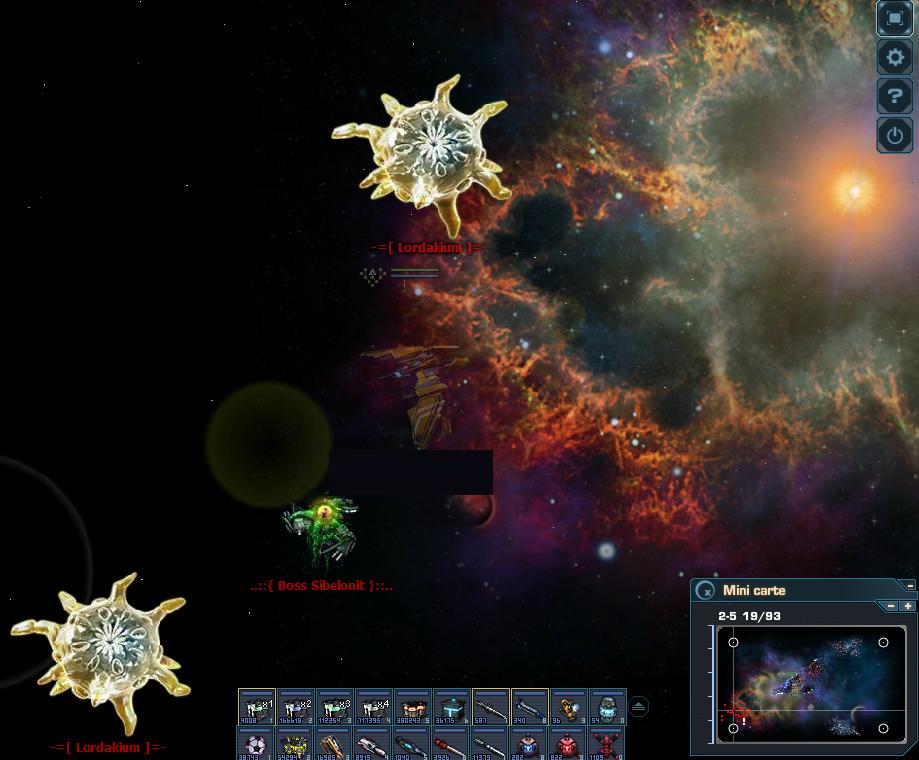Select the cyan box ammo slot
Image resolution: width=919 pixels, height=760 pixels.
[x=452, y=706]
